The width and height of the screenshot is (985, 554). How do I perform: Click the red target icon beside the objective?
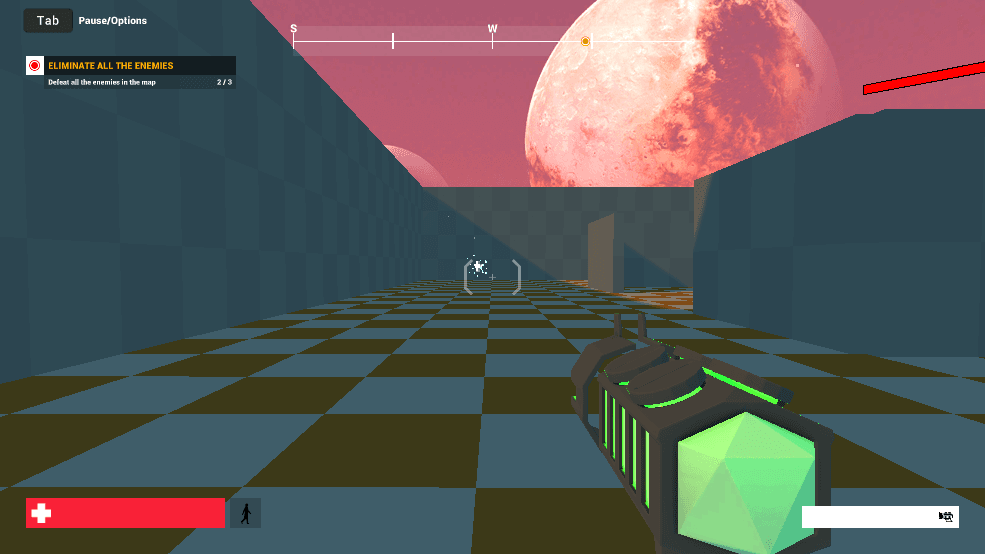click(35, 66)
